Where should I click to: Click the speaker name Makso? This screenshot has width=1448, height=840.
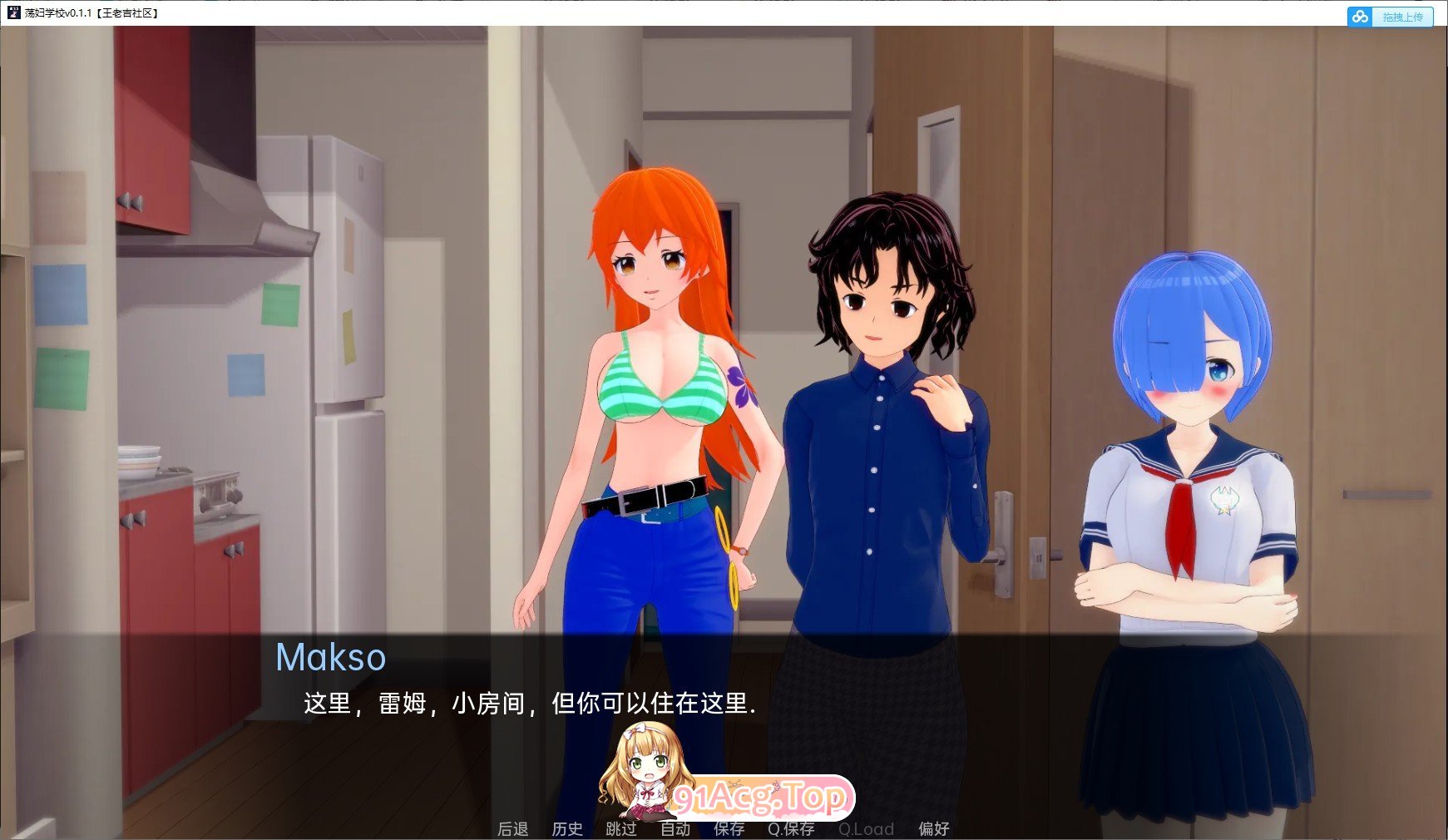(x=331, y=658)
